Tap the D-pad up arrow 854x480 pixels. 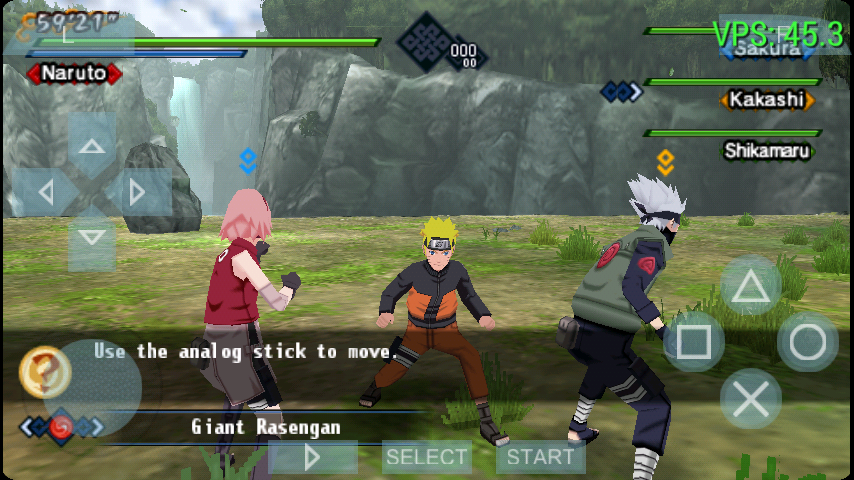click(92, 146)
